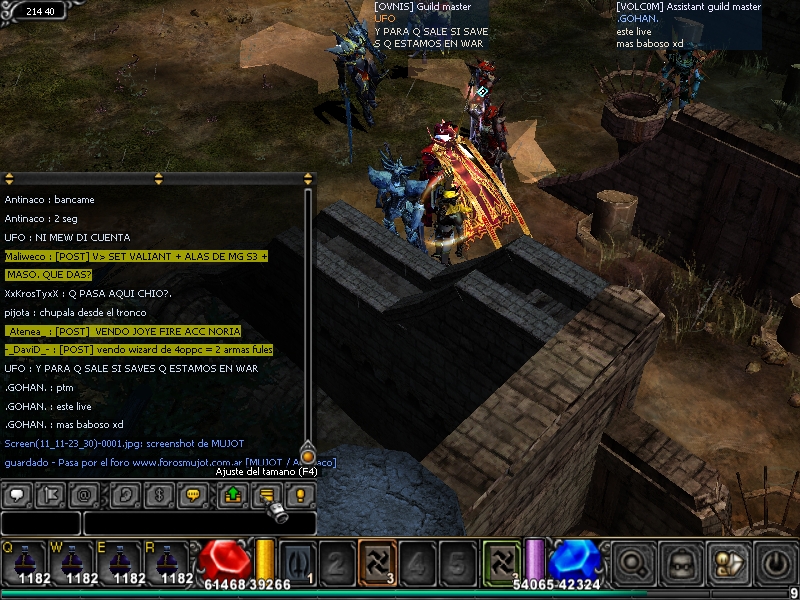Select the flag chat filter button

pyautogui.click(x=51, y=495)
